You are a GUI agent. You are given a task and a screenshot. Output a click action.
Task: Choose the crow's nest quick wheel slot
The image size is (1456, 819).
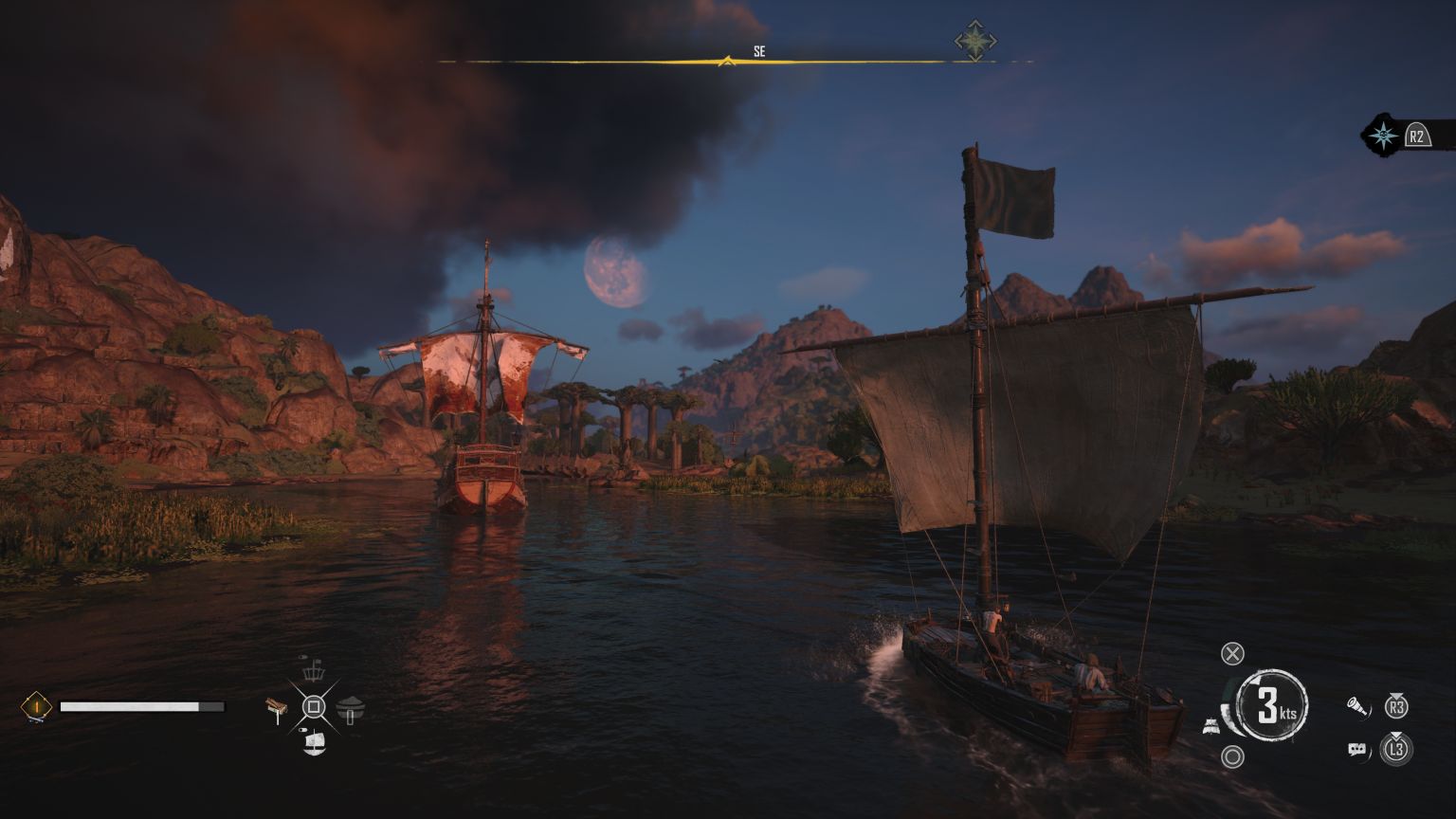click(314, 671)
